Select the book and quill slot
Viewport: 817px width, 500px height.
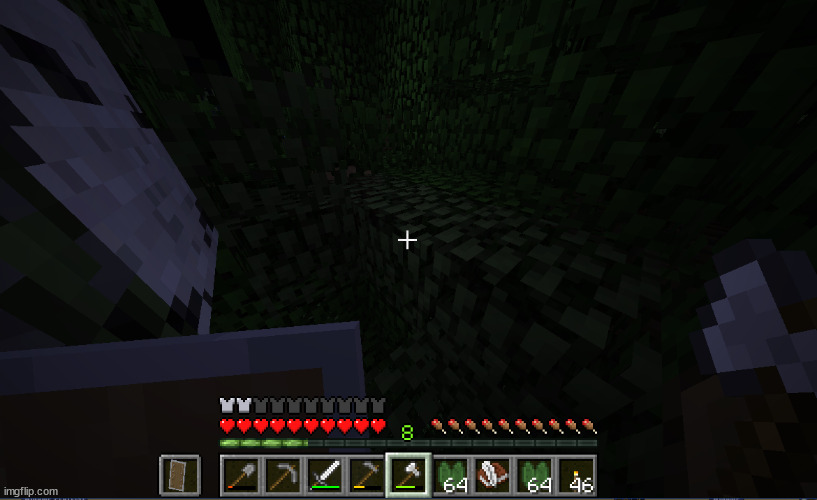pos(493,474)
